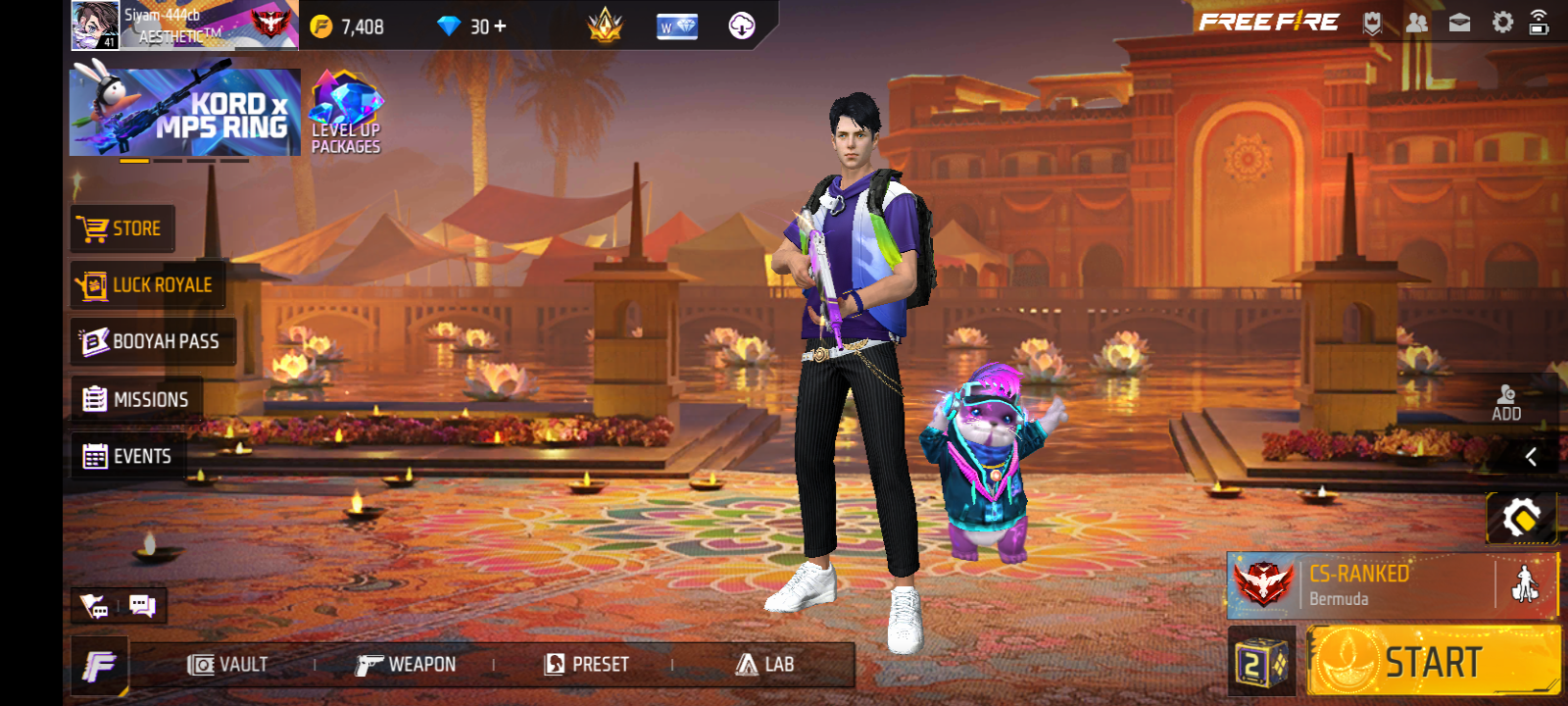Open the Vault
The image size is (1568, 706).
[x=227, y=665]
